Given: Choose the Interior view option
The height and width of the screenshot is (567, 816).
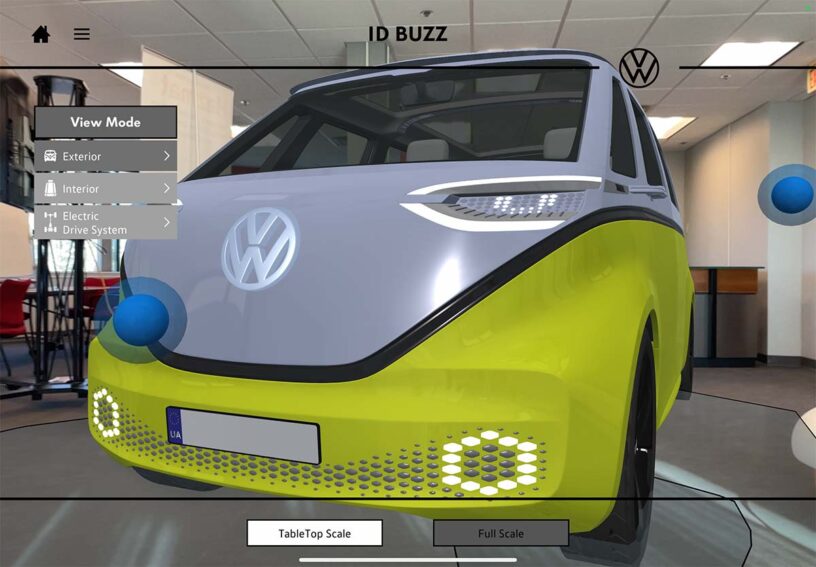Looking at the screenshot, I should click(106, 188).
